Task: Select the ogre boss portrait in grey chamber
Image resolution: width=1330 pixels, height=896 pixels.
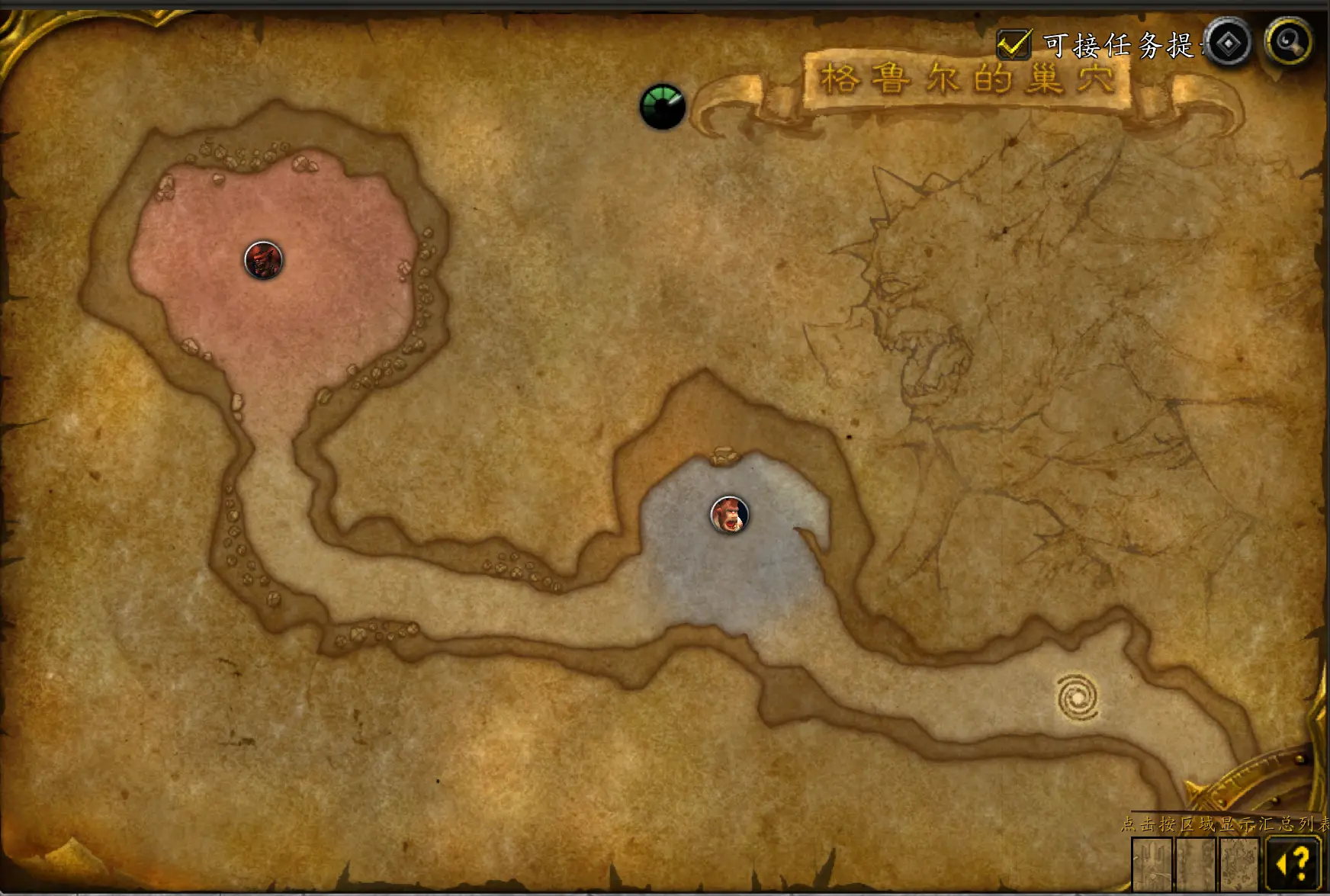Action: 729,514
